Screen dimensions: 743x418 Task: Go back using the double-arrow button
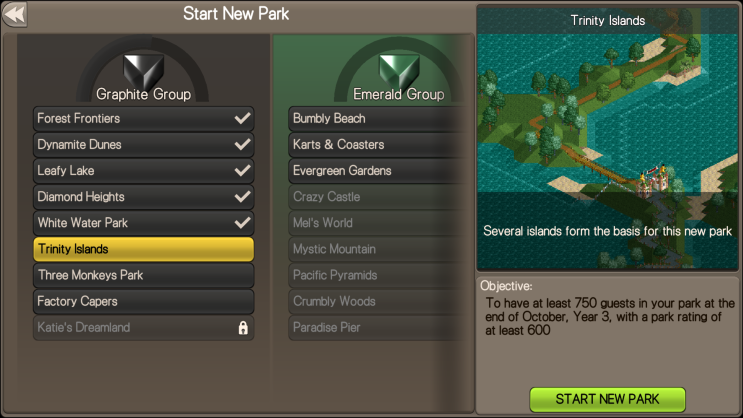[16, 15]
